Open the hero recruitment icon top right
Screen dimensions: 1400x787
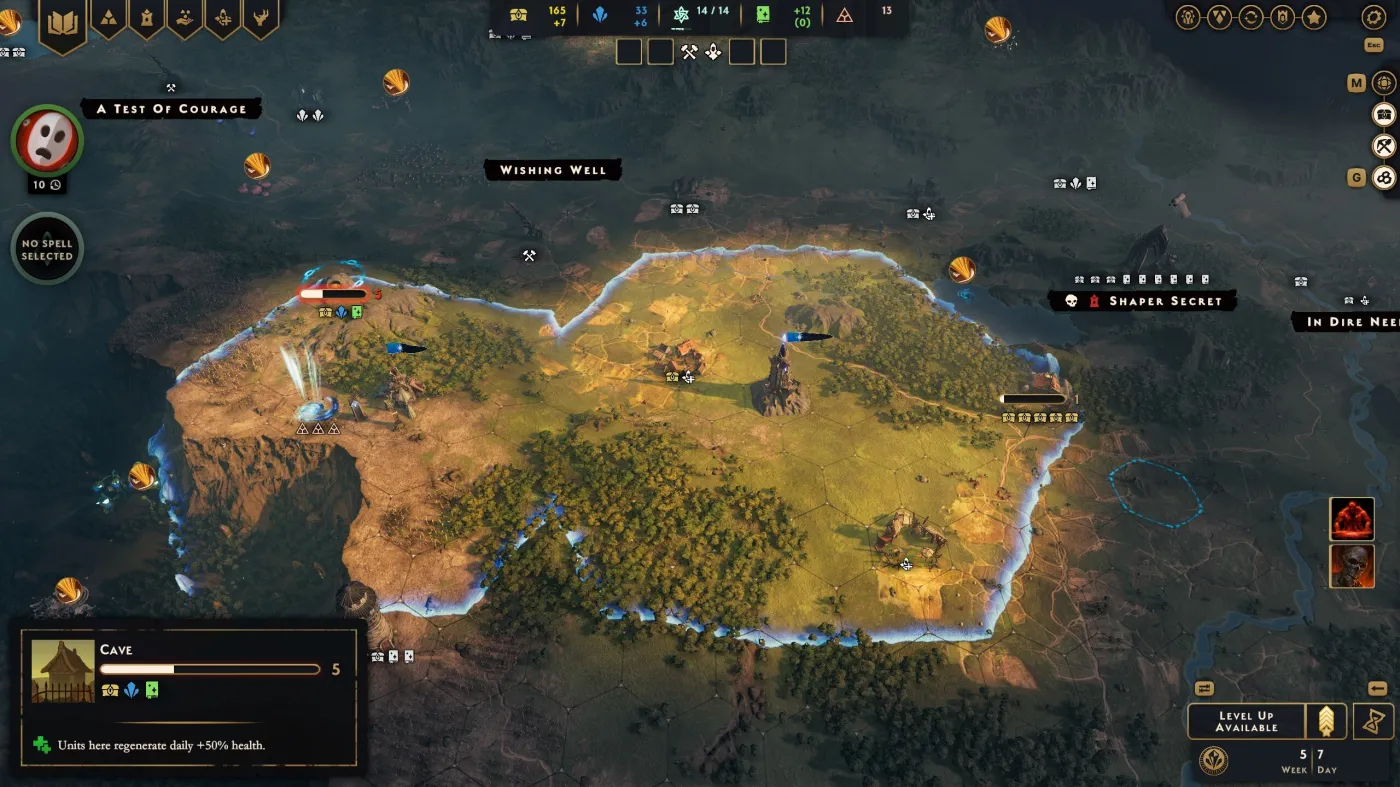(1190, 17)
